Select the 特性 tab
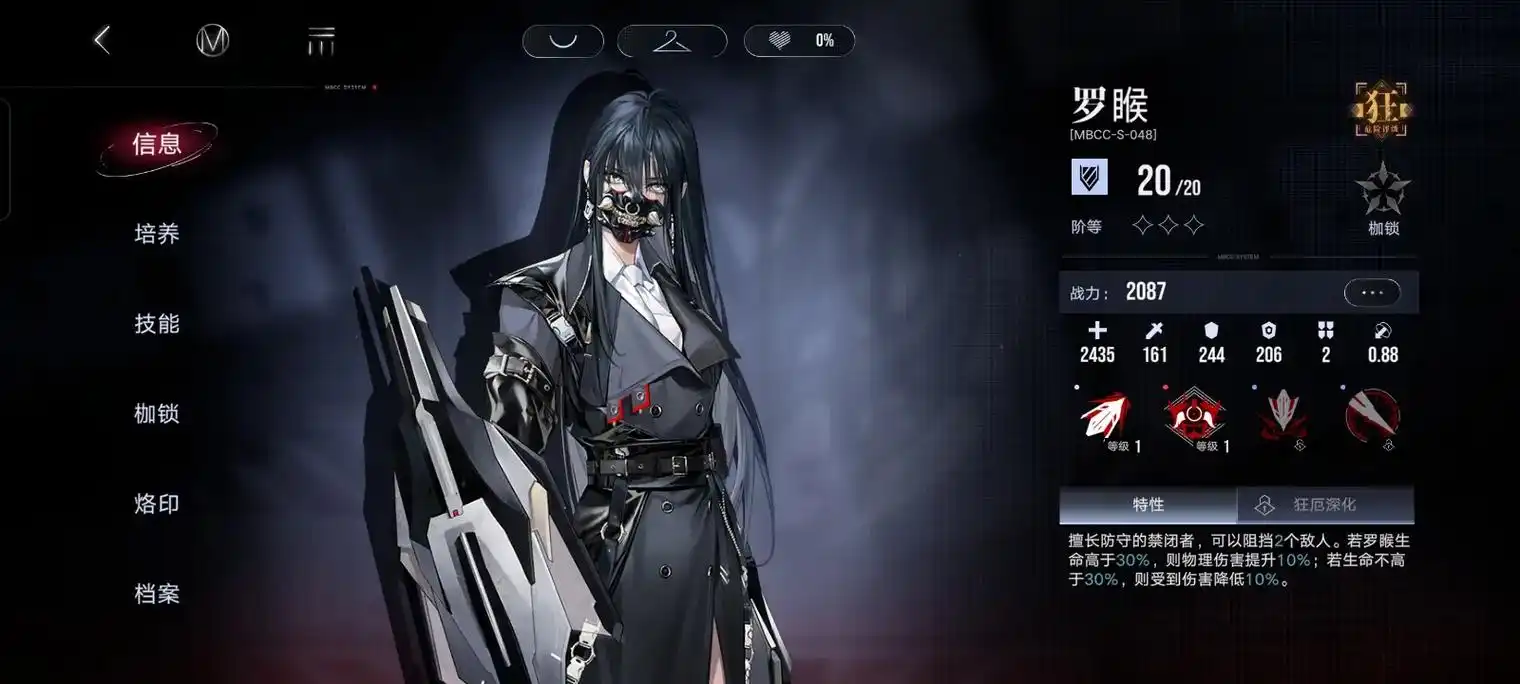Image resolution: width=1520 pixels, height=684 pixels. tap(1148, 505)
